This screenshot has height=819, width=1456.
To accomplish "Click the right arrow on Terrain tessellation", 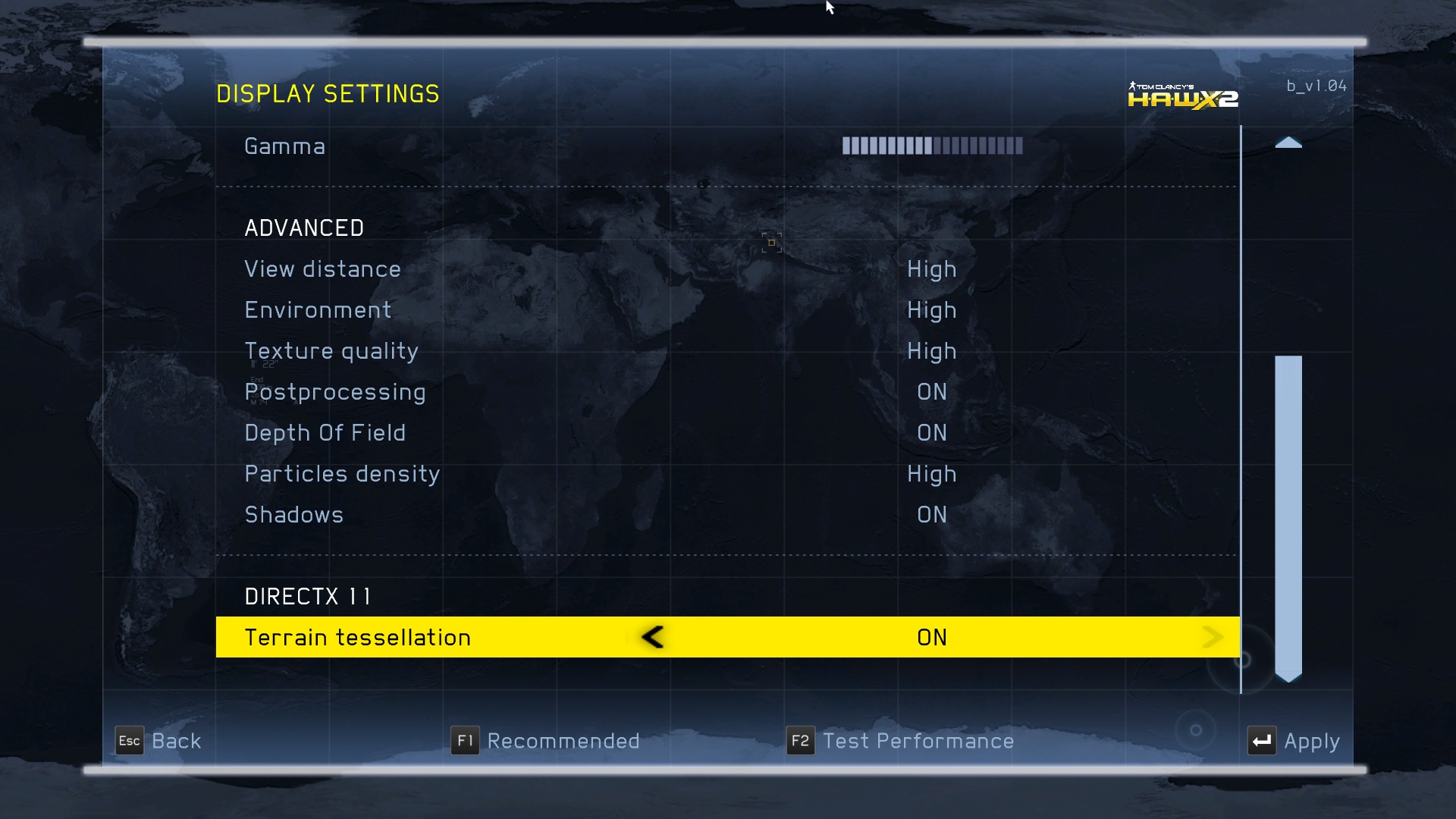I will click(x=1212, y=637).
